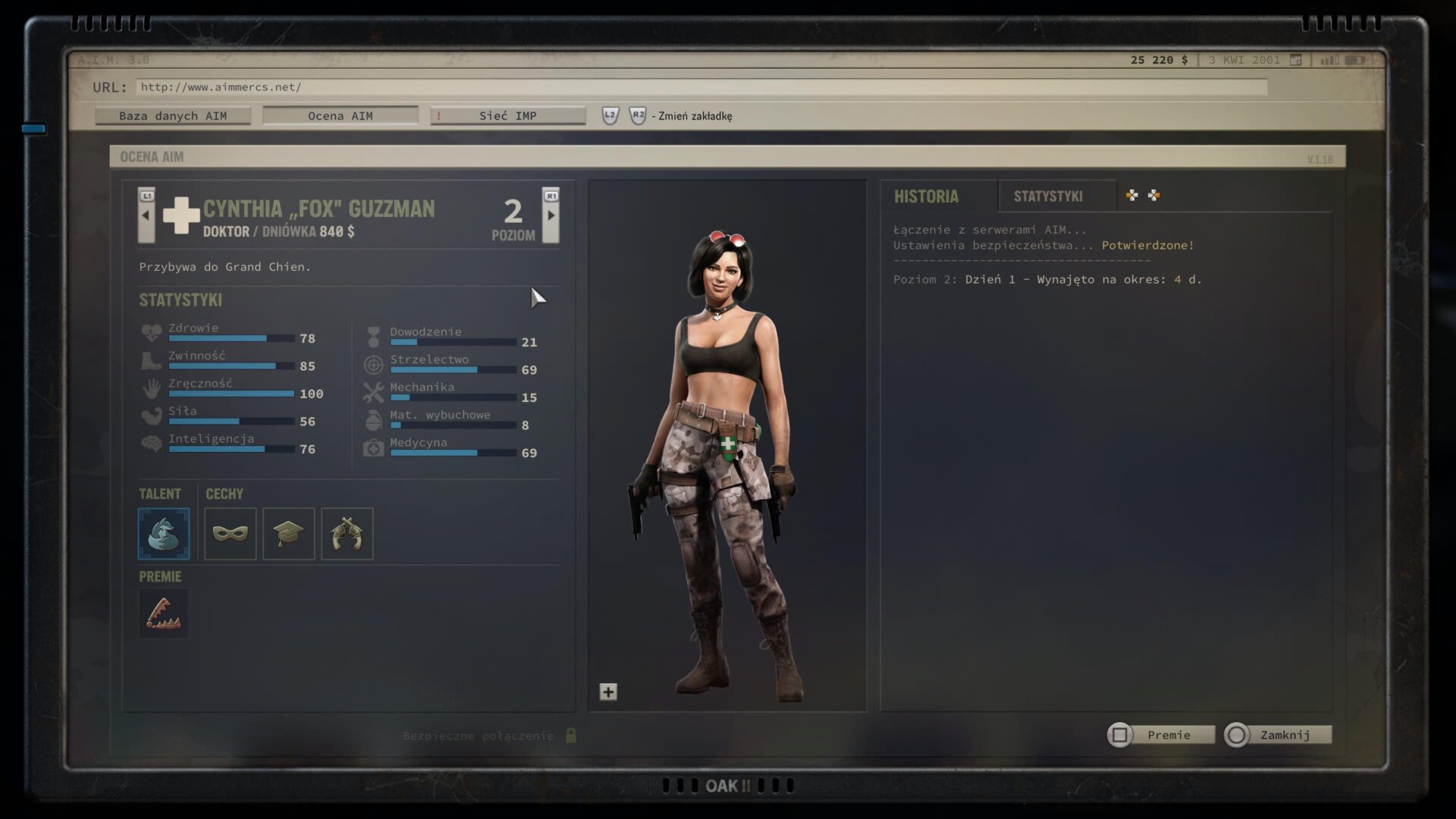The width and height of the screenshot is (1456, 819).
Task: Close the window with Zamknij
Action: pos(1279,735)
